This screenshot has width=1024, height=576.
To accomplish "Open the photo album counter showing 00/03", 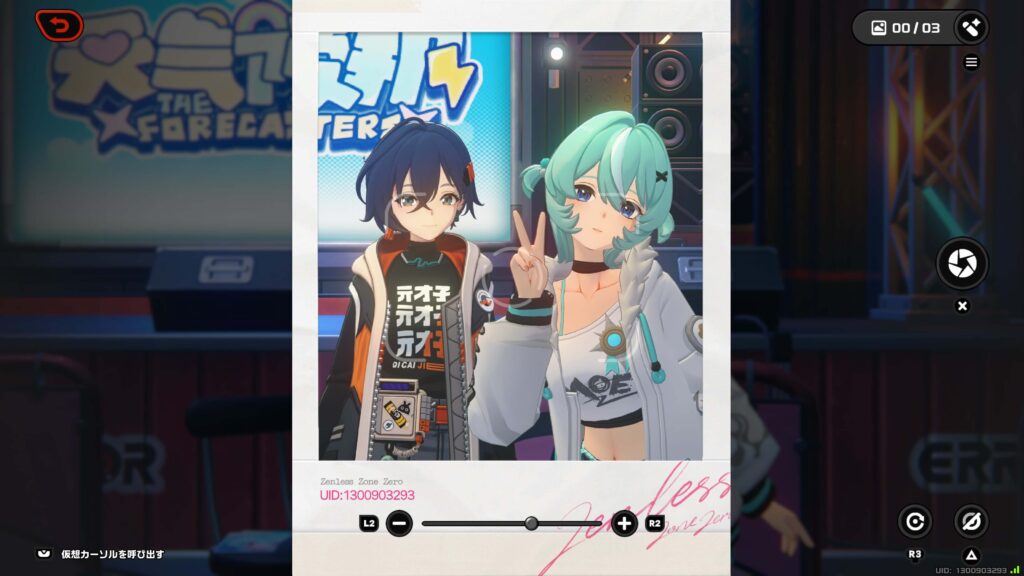I will coord(906,28).
